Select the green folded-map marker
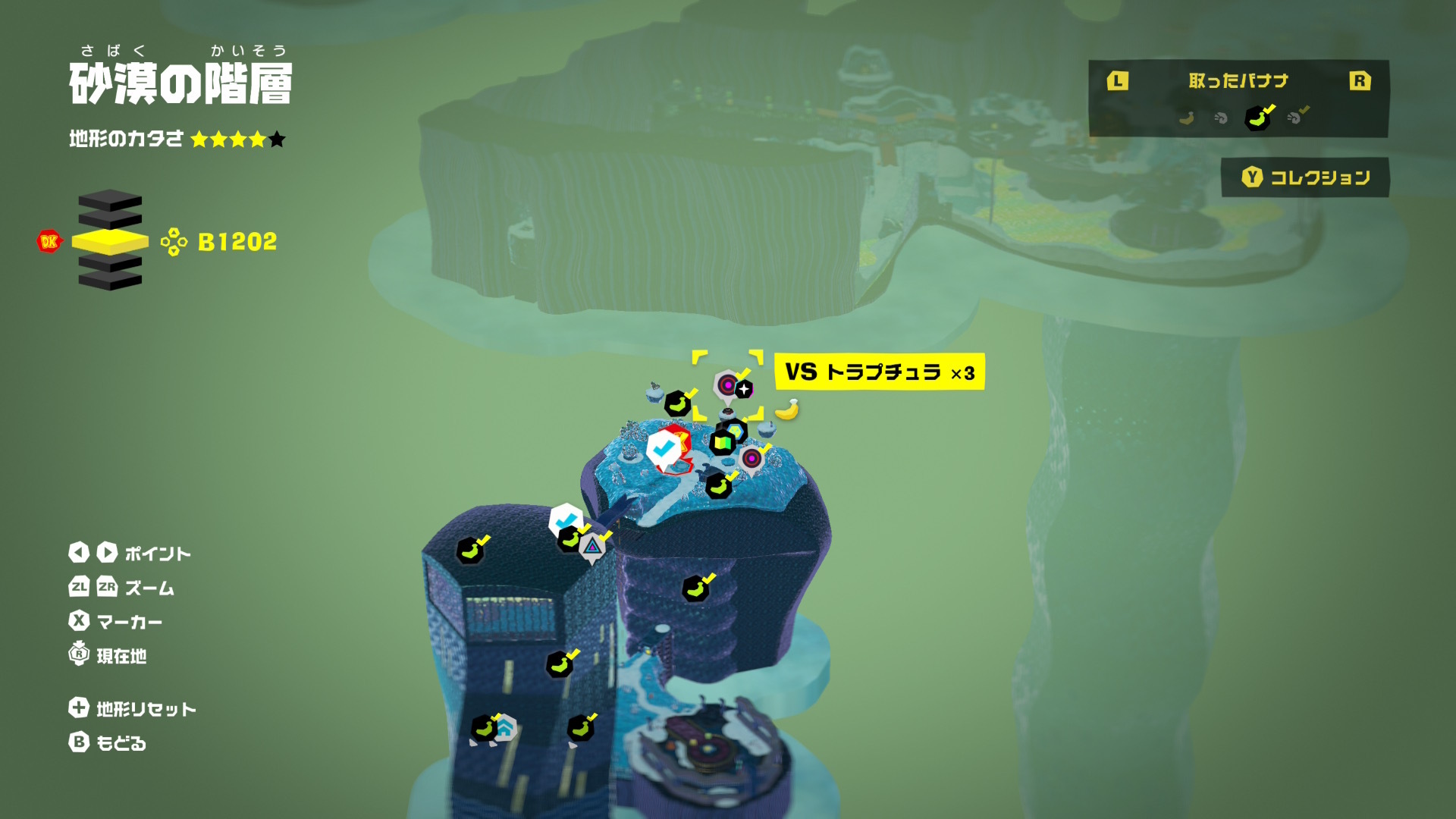Image resolution: width=1456 pixels, height=819 pixels. (723, 442)
